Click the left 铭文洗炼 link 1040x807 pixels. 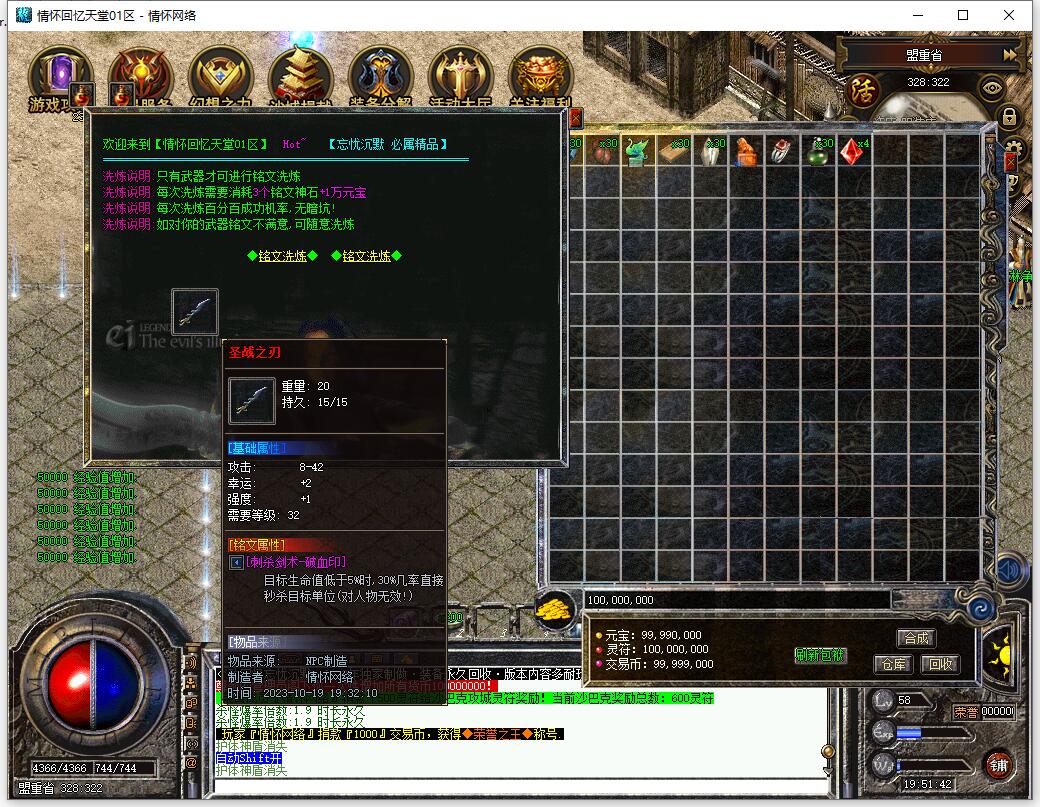282,256
